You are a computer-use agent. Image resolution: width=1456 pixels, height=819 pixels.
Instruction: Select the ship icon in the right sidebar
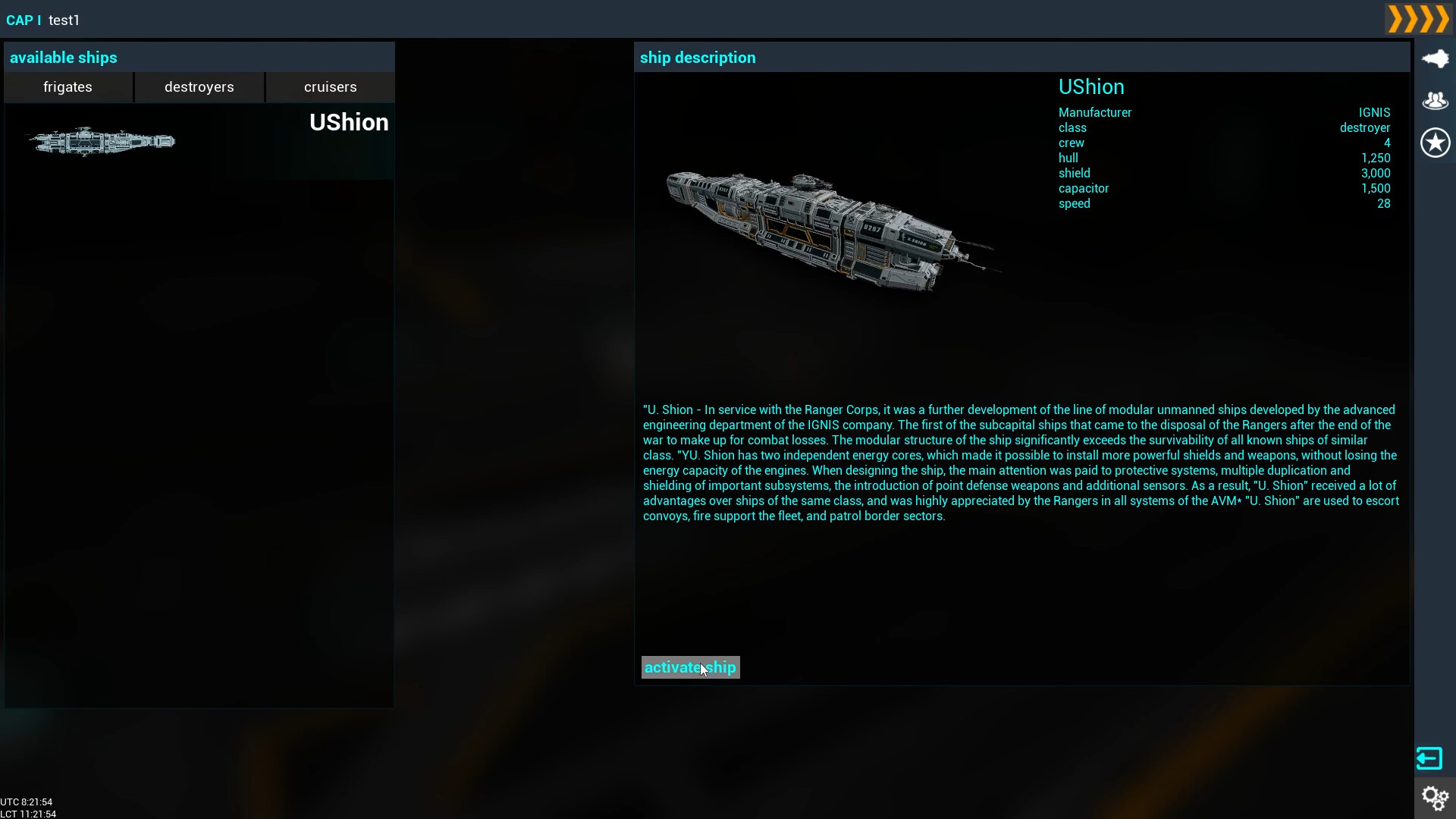(1436, 58)
